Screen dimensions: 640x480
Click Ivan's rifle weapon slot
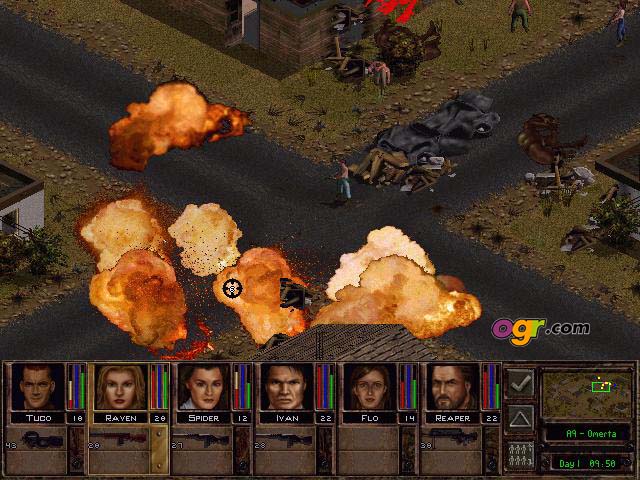click(x=287, y=441)
